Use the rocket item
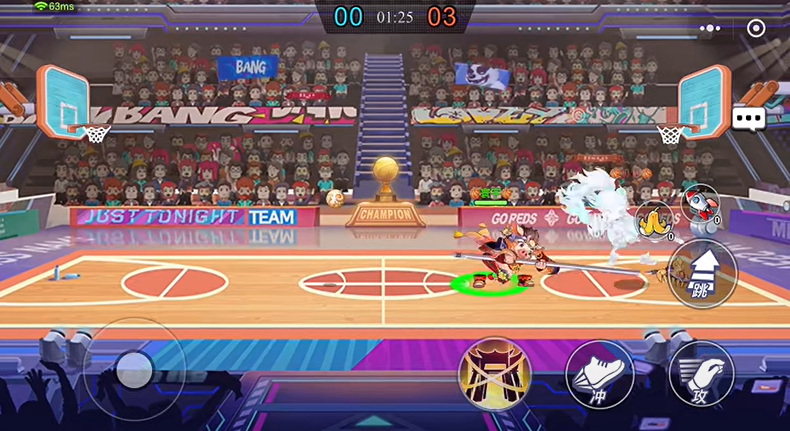This screenshot has height=431, width=790. click(699, 203)
